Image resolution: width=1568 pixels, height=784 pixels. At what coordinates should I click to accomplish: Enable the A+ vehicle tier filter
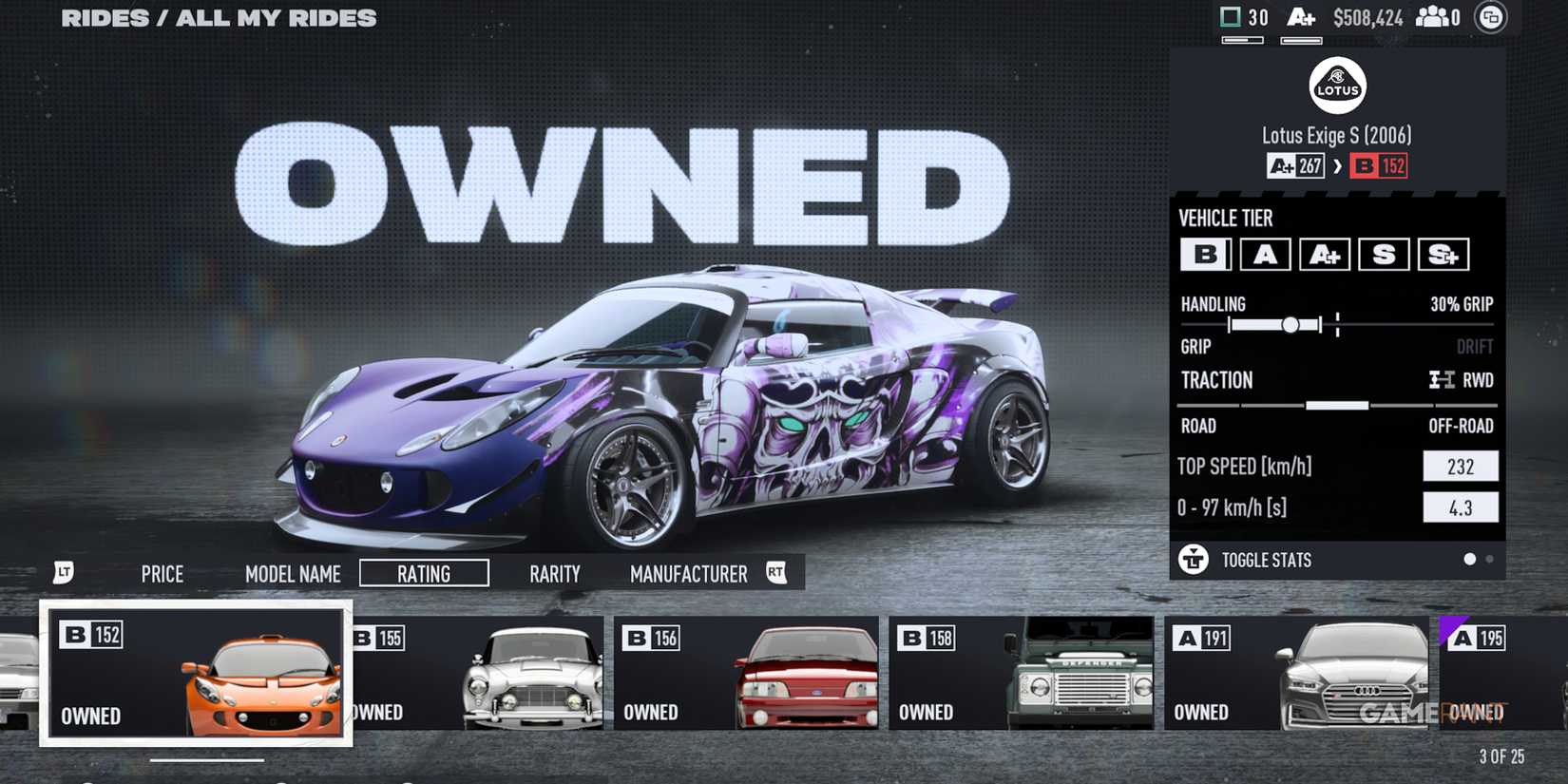pyautogui.click(x=1324, y=254)
